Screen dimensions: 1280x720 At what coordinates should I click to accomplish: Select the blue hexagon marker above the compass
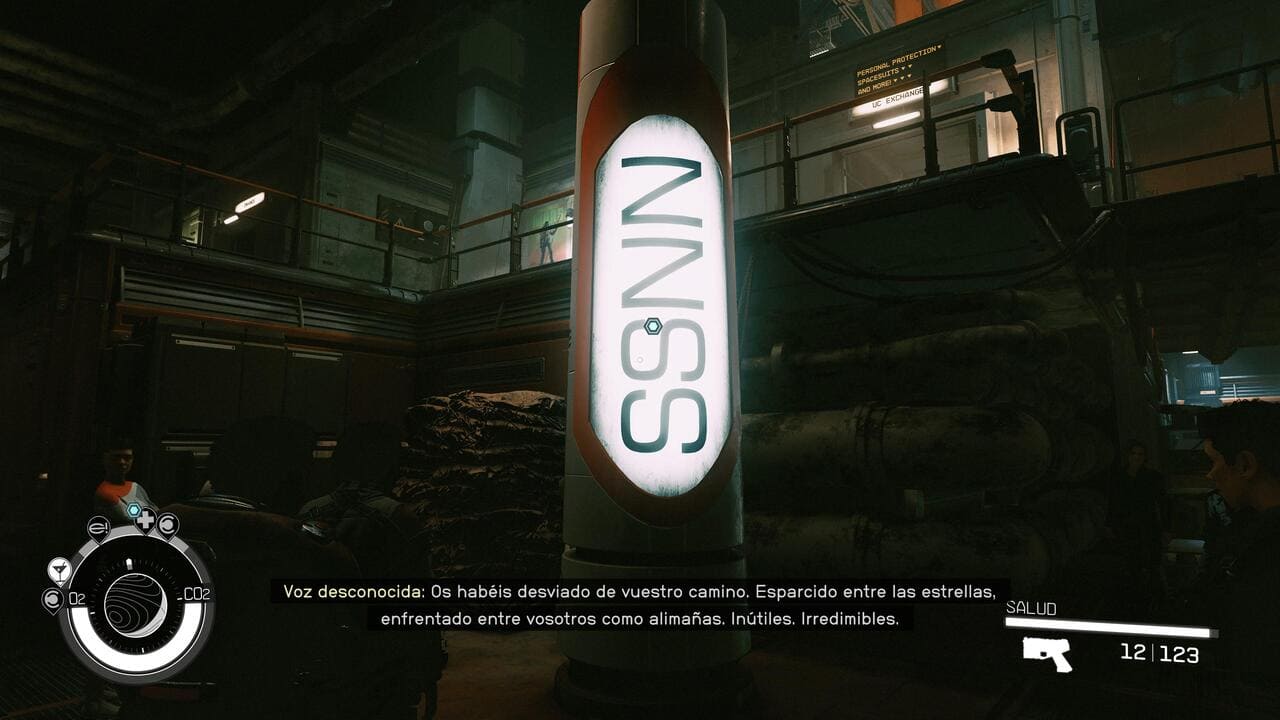coord(133,509)
